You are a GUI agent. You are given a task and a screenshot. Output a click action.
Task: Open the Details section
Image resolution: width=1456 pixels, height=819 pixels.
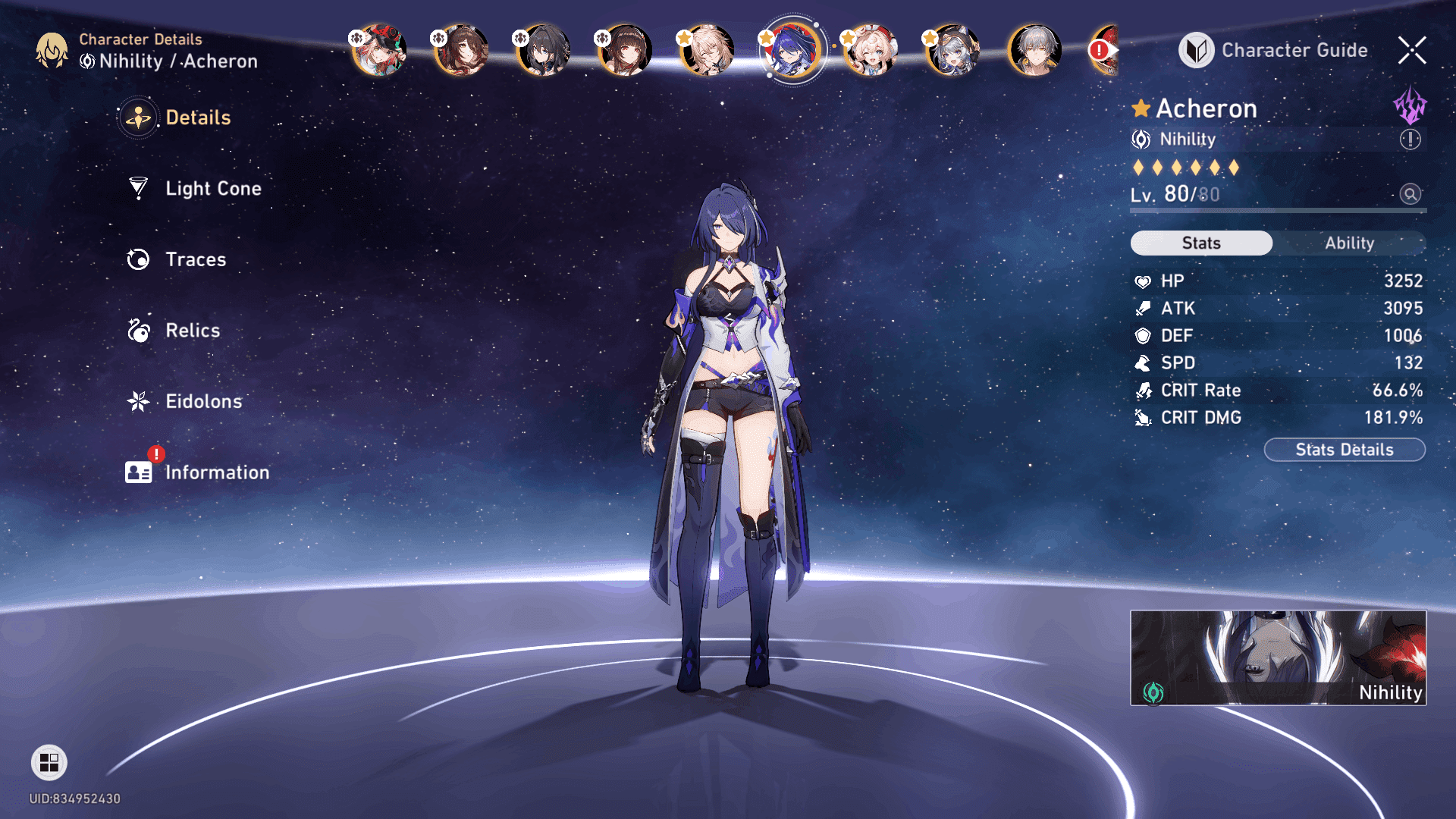click(x=197, y=118)
